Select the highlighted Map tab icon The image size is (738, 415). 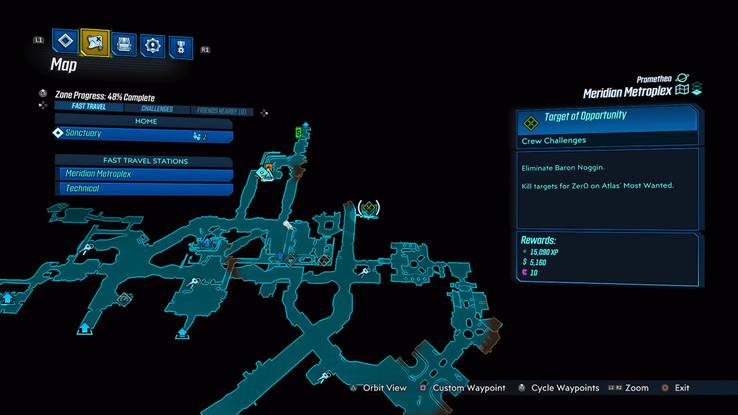(95, 43)
